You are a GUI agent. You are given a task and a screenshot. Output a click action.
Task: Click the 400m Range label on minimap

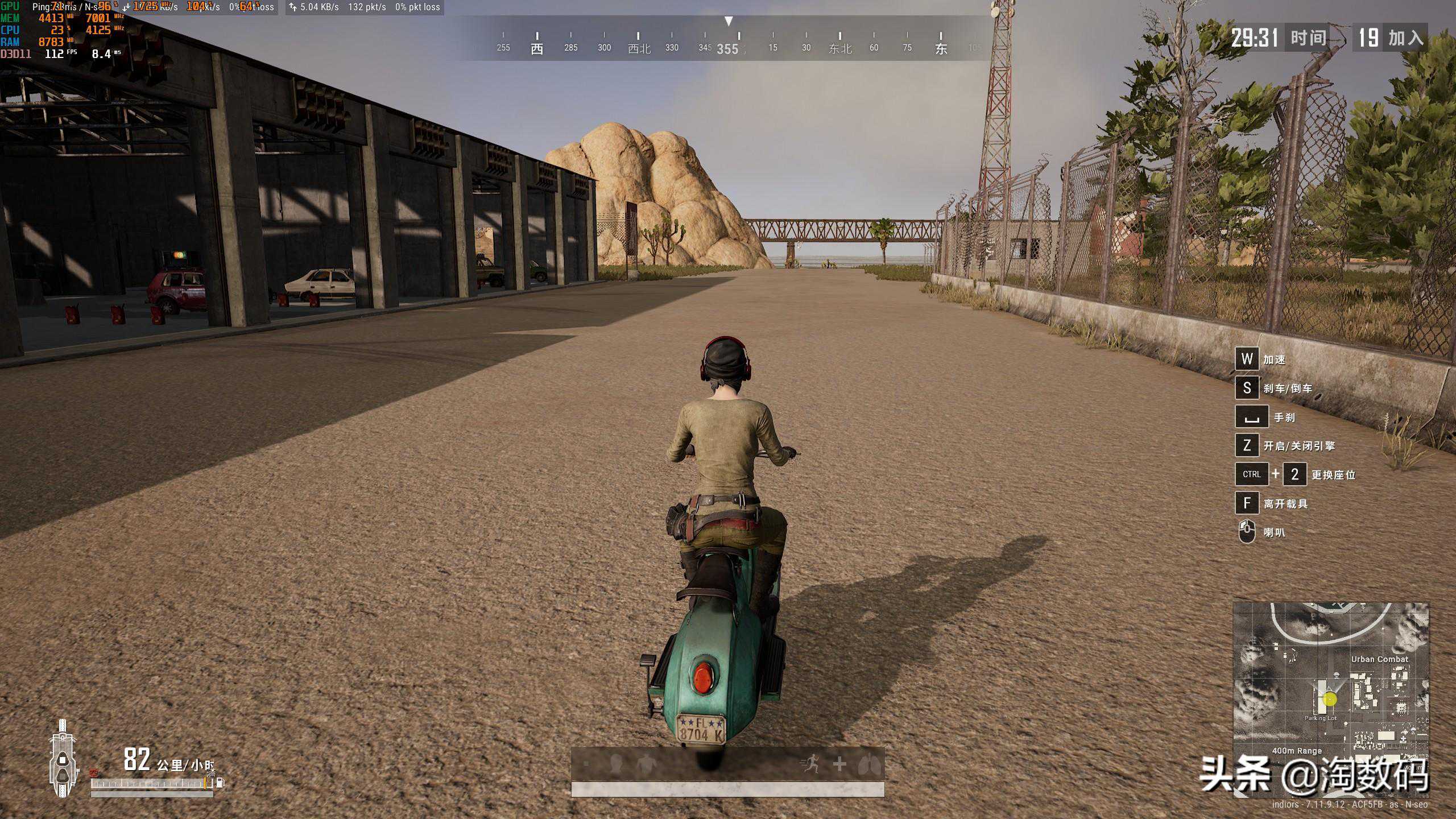click(x=1297, y=751)
